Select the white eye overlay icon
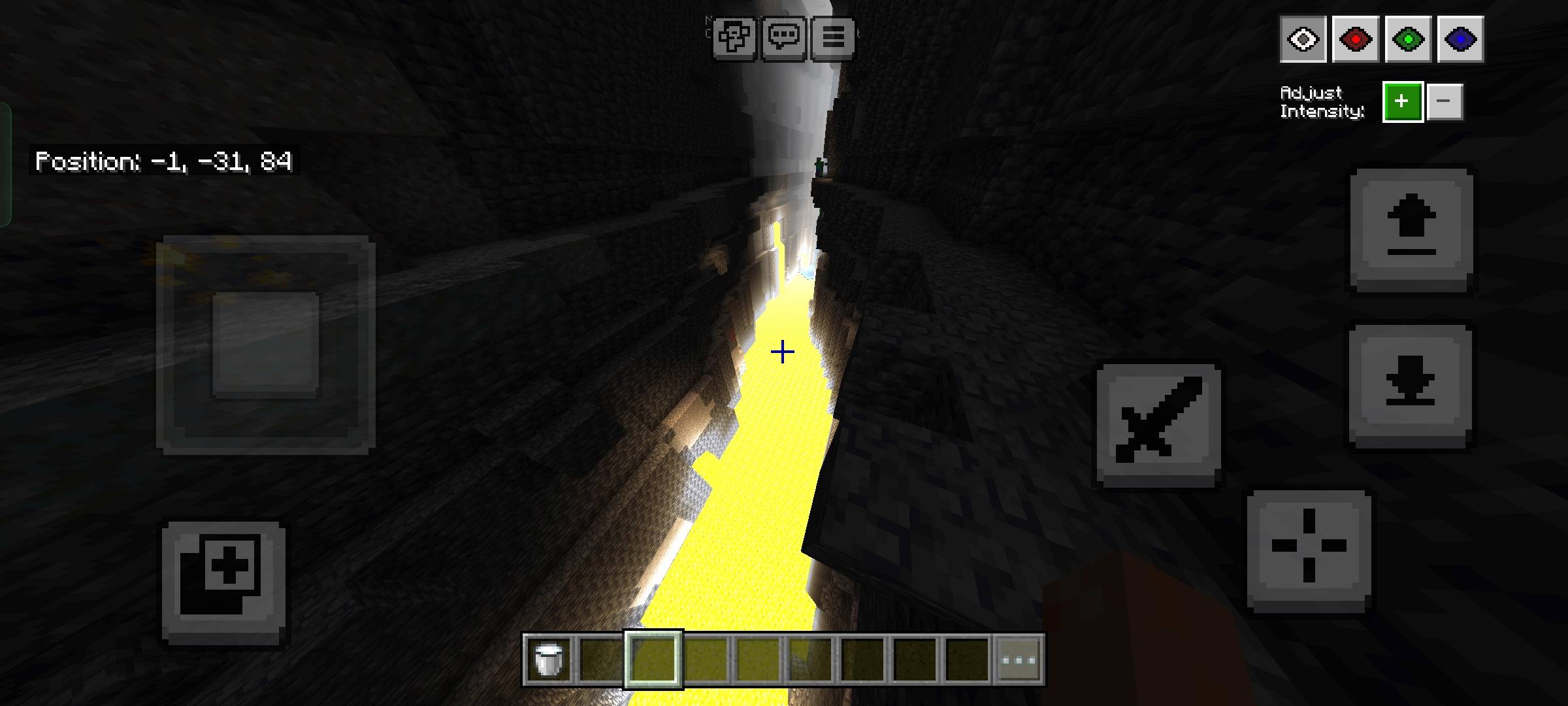Image resolution: width=1568 pixels, height=706 pixels. tap(1303, 39)
